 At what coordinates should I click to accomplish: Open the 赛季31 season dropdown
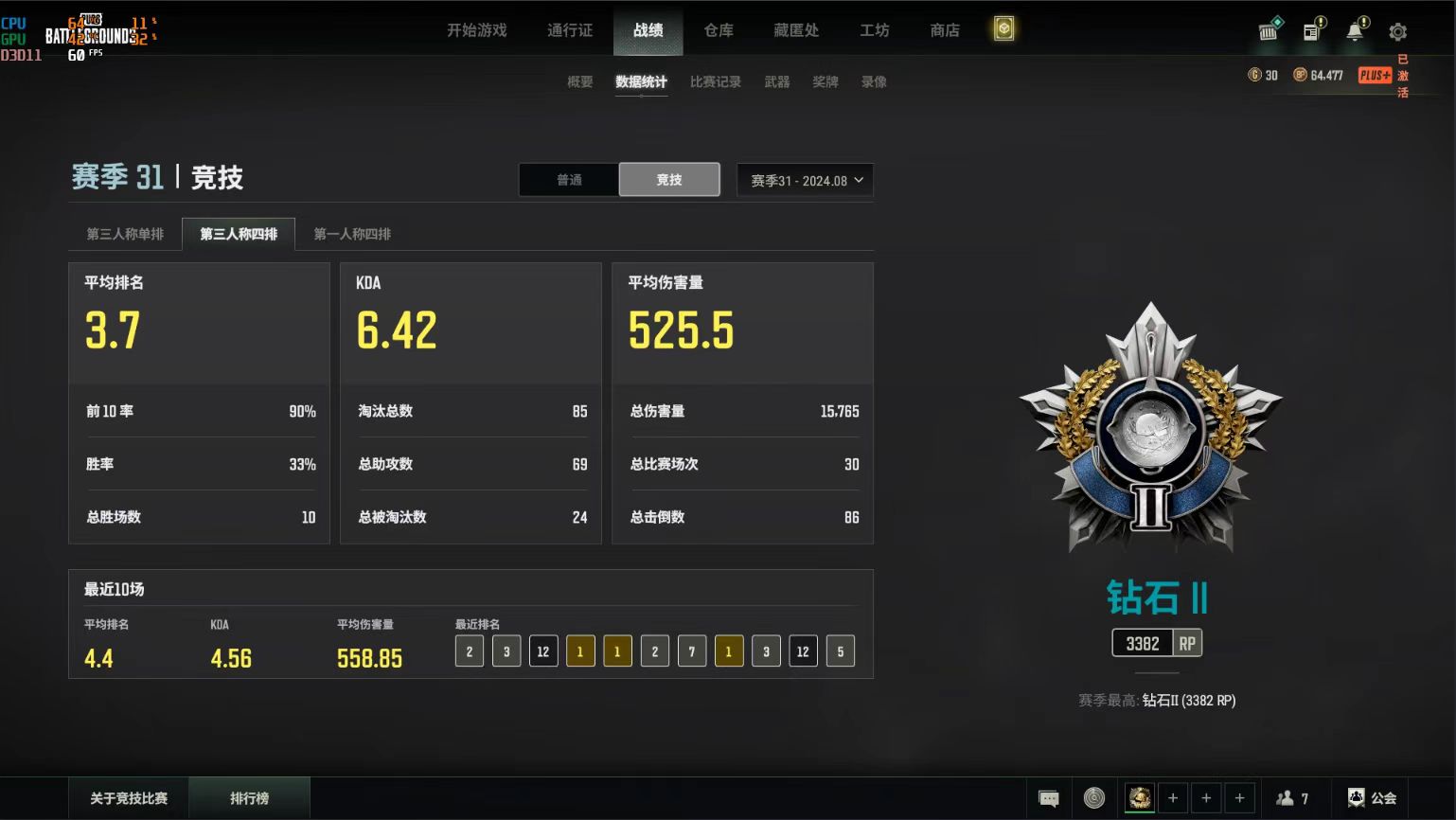[805, 180]
